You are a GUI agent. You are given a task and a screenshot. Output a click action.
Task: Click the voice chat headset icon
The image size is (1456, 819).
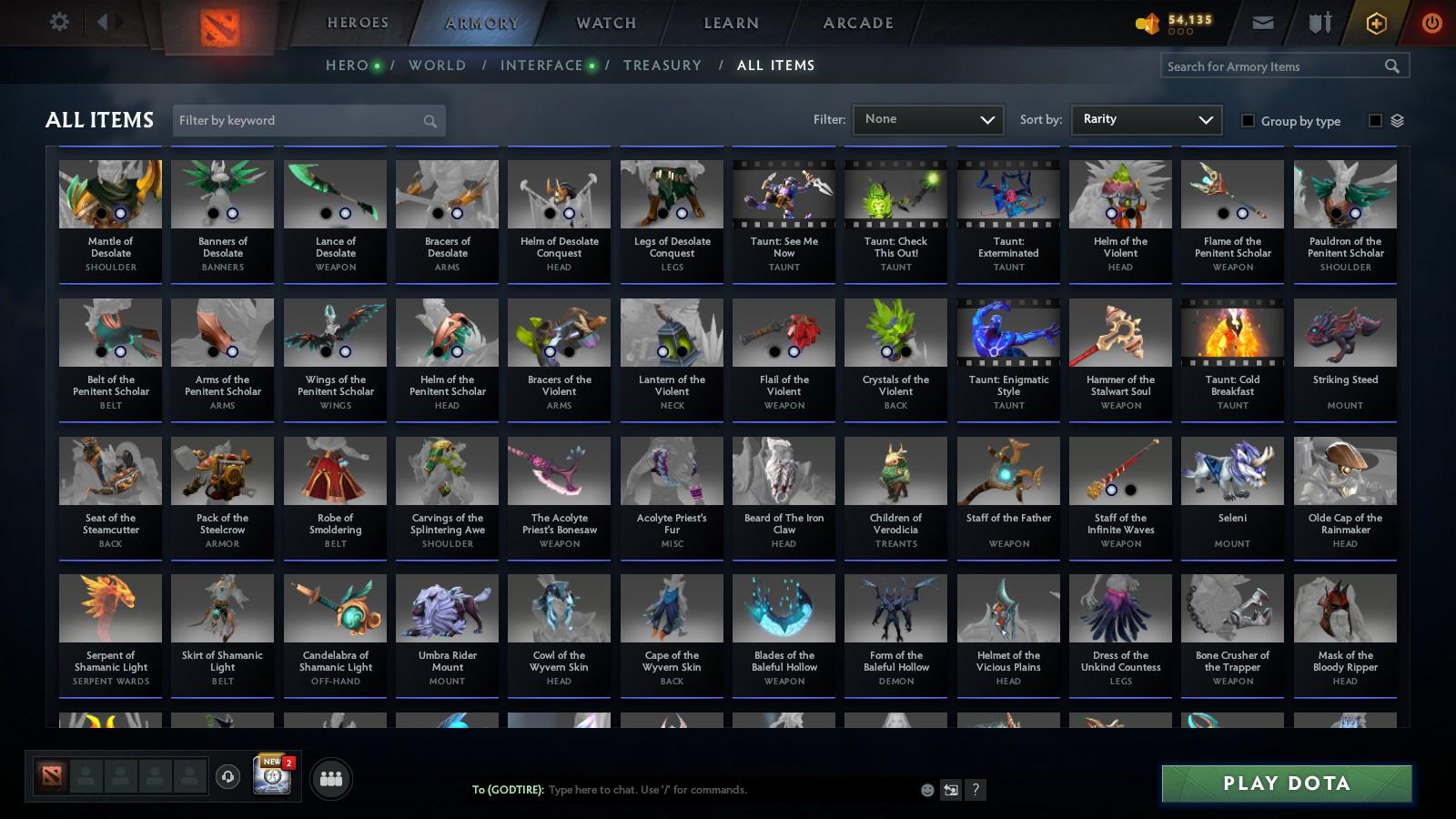[x=227, y=778]
